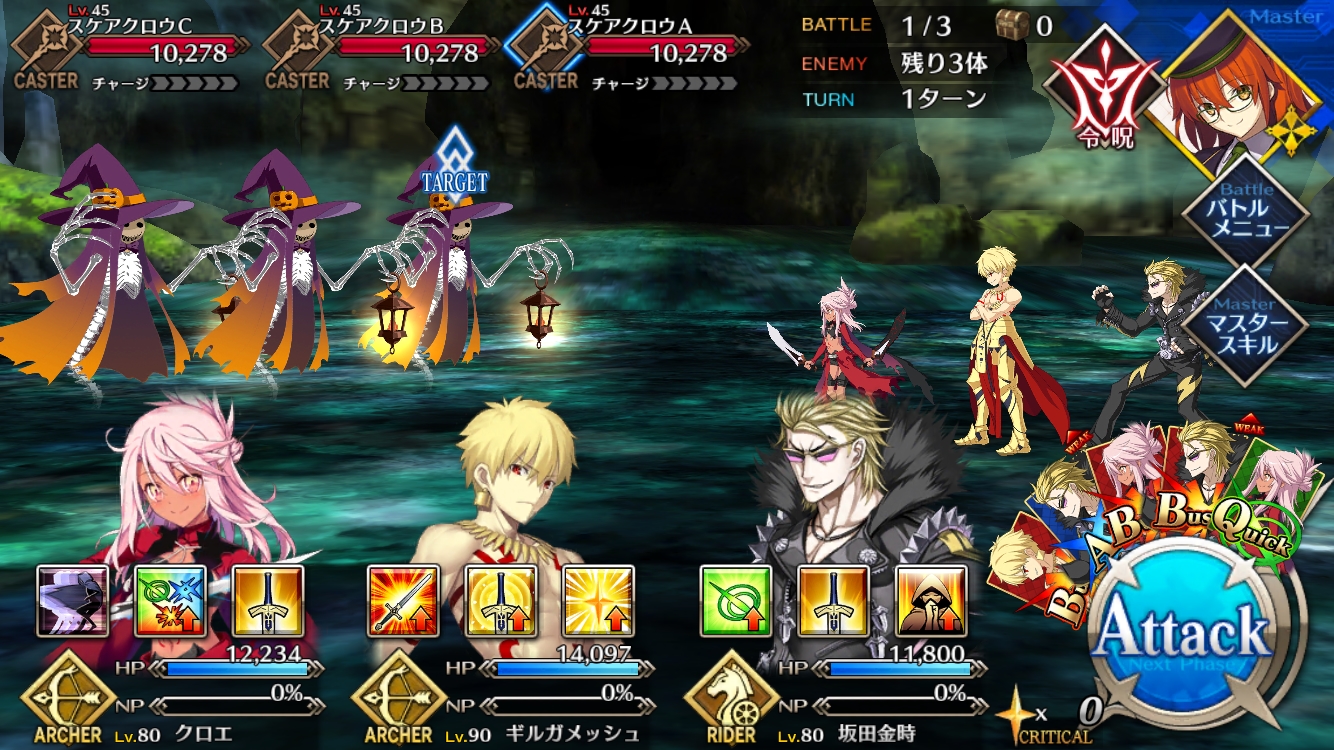Image resolution: width=1334 pixels, height=750 pixels.
Task: Target enemy Scarecrow C's status plate
Action: click(130, 48)
